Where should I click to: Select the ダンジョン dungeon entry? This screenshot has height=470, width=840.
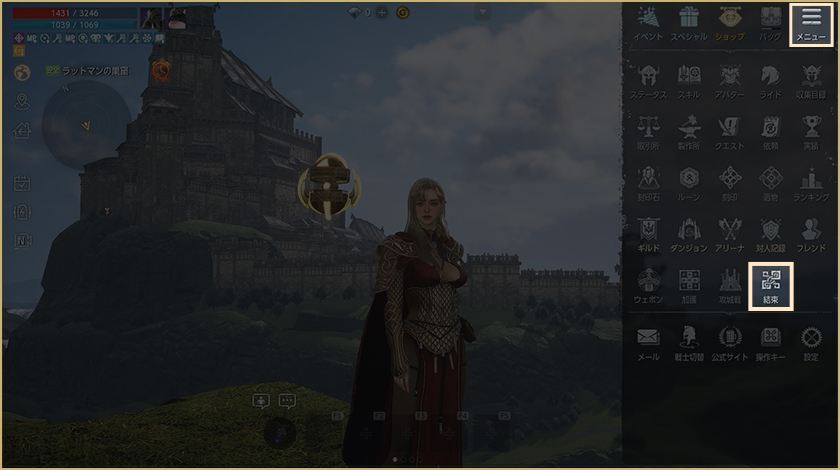[688, 234]
